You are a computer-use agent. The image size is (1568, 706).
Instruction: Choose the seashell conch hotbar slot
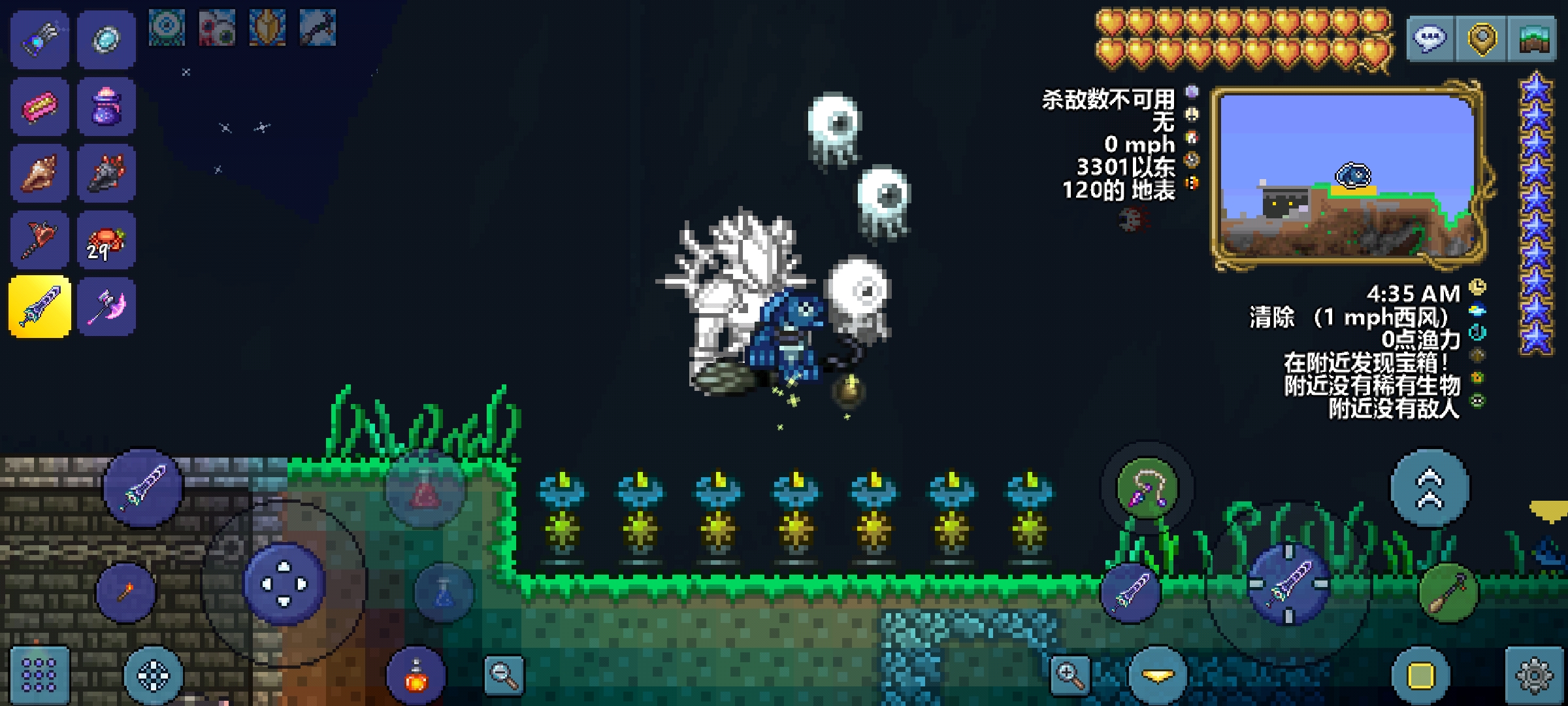point(39,173)
